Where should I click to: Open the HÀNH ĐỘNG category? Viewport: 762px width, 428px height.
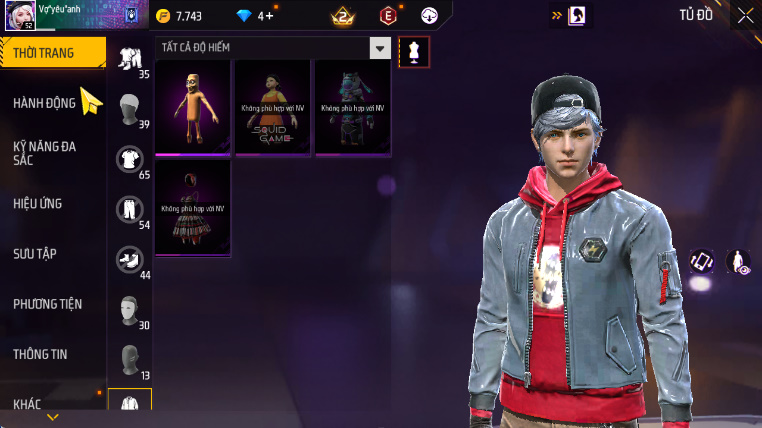(x=45, y=103)
